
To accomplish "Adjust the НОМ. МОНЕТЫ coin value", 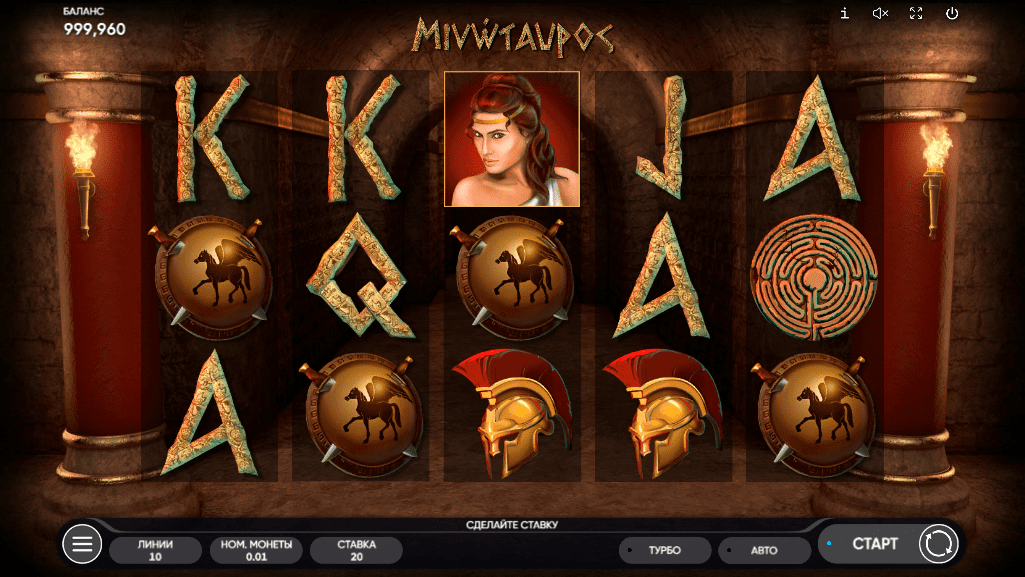I will (x=255, y=550).
